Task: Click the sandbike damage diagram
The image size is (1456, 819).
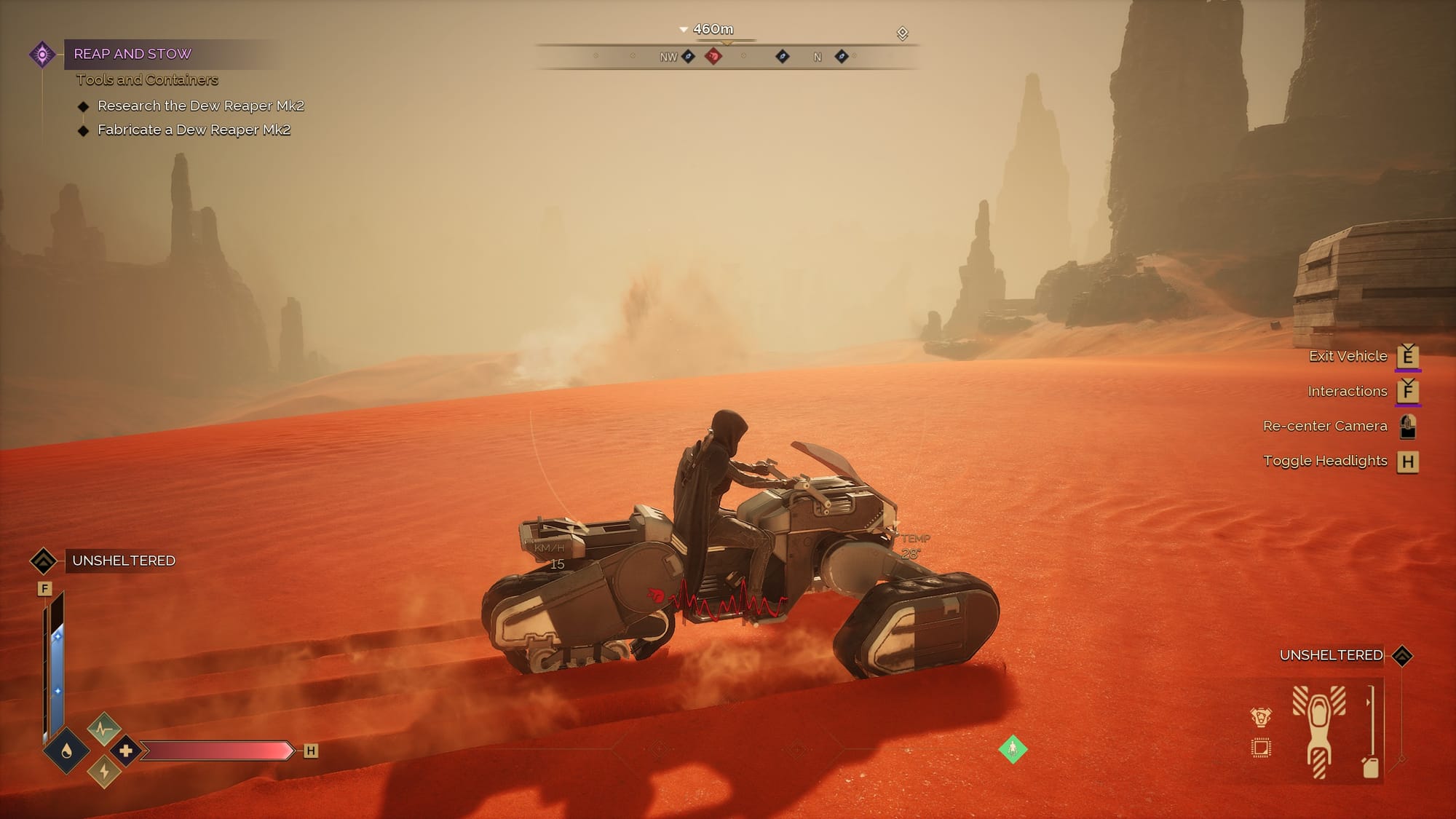Action: point(1318,730)
